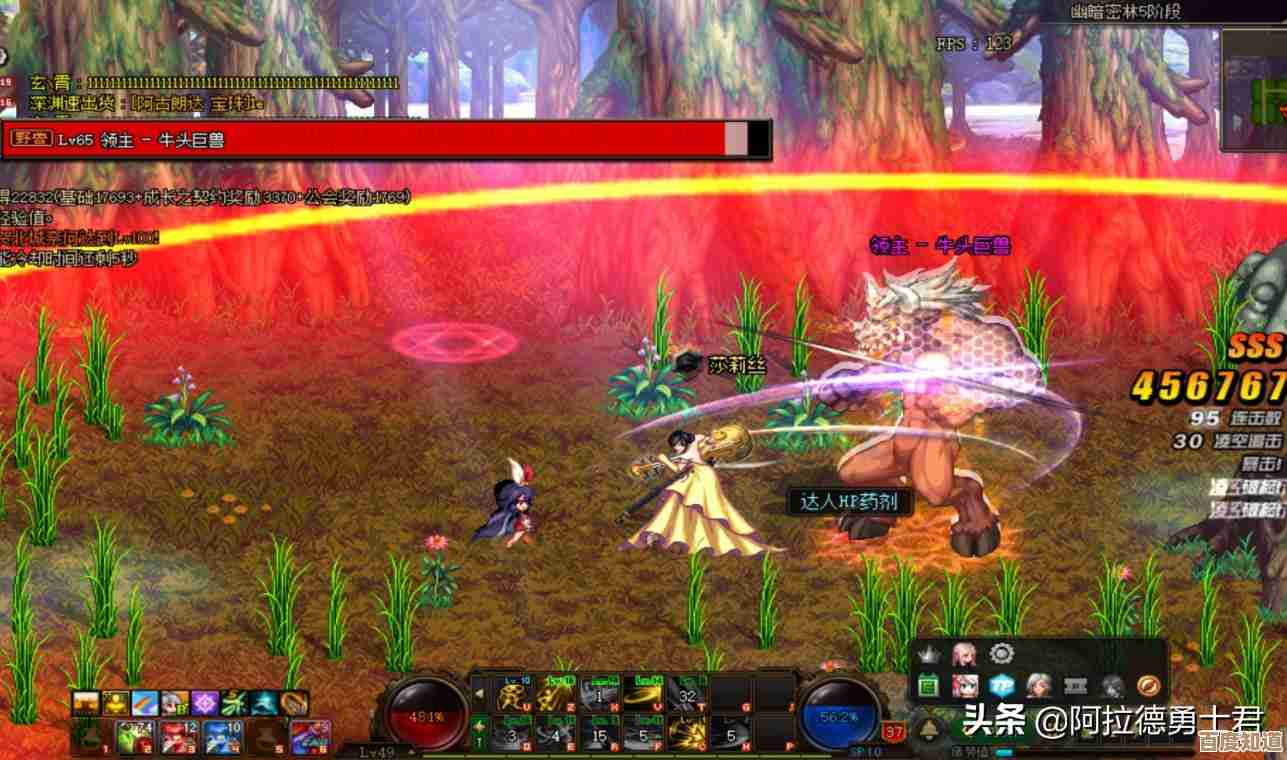Screen dimensions: 1287x760
Task: Activate the golden slash skill on V
Action: tap(641, 692)
